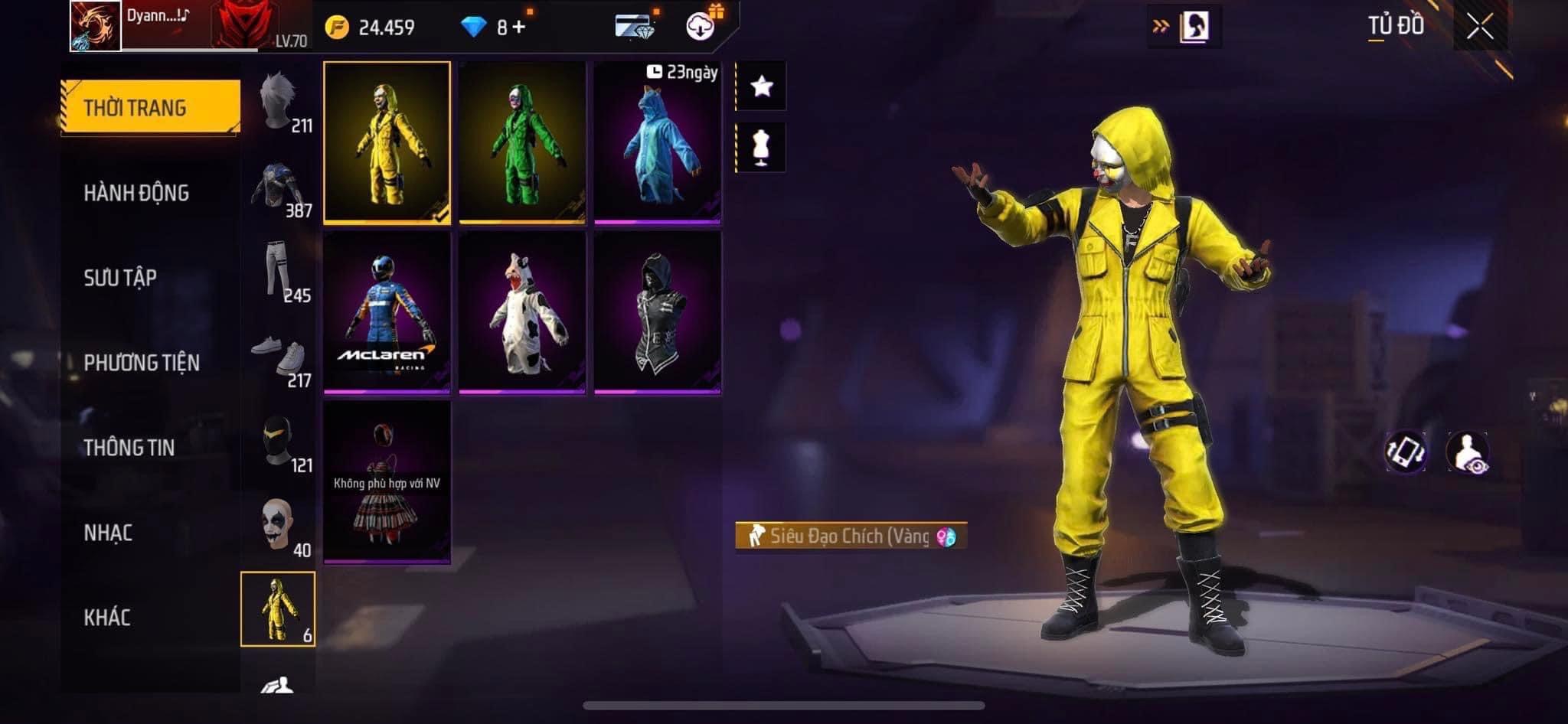The height and width of the screenshot is (724, 1568).
Task: Close the wardrobe with the X button
Action: 1479,28
